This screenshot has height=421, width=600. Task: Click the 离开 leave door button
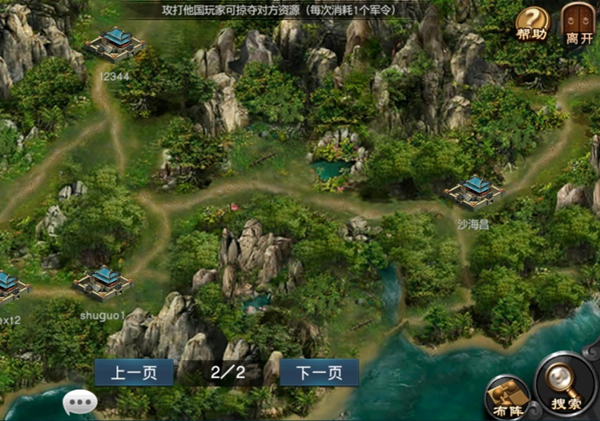tap(574, 22)
